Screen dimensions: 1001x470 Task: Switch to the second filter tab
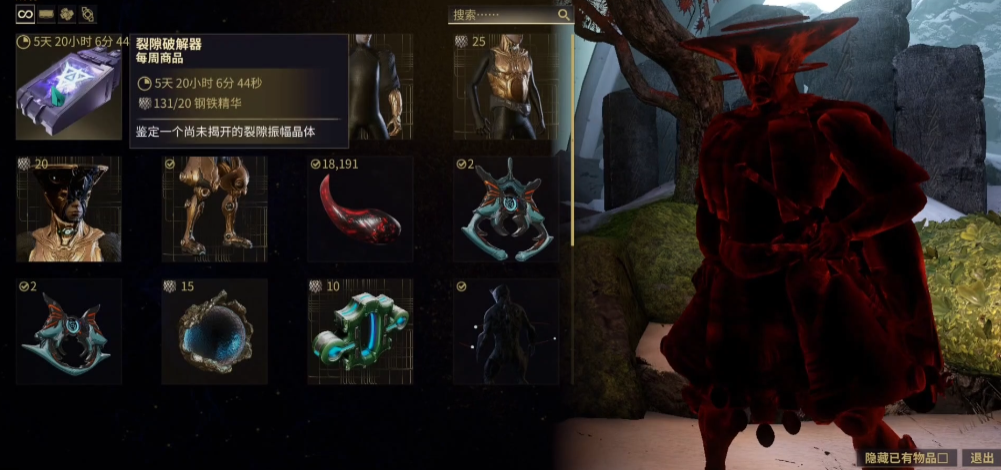(46, 14)
